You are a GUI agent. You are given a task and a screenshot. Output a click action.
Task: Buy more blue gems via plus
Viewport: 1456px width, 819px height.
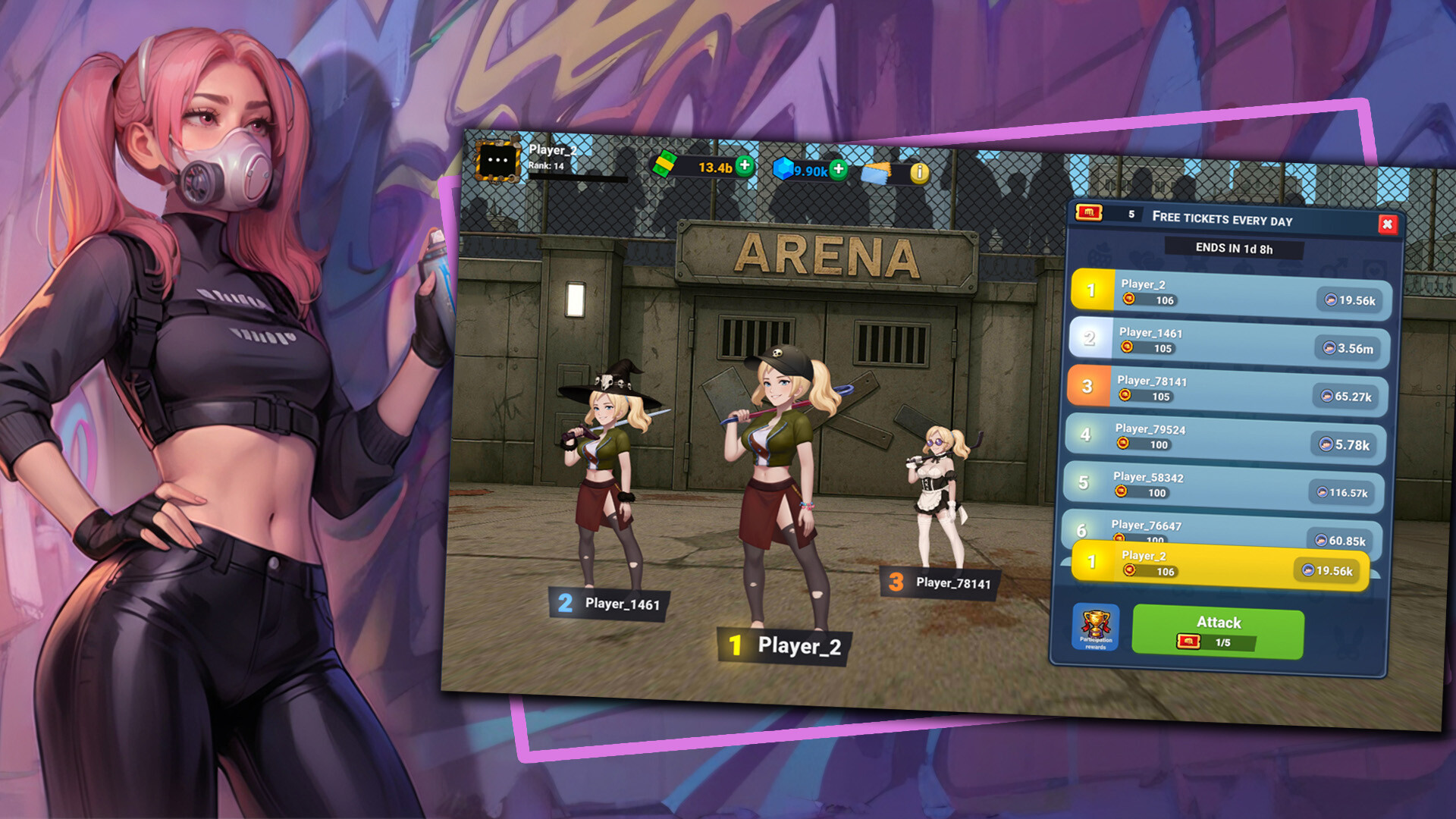pyautogui.click(x=838, y=169)
